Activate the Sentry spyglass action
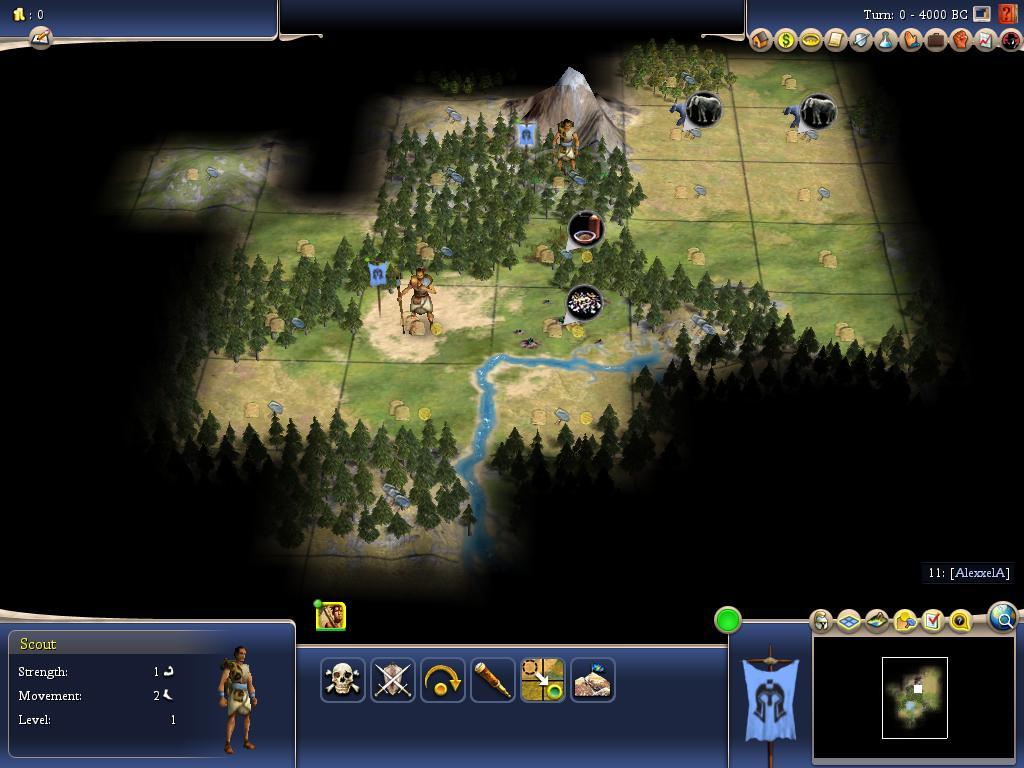This screenshot has width=1024, height=768. pyautogui.click(x=493, y=680)
